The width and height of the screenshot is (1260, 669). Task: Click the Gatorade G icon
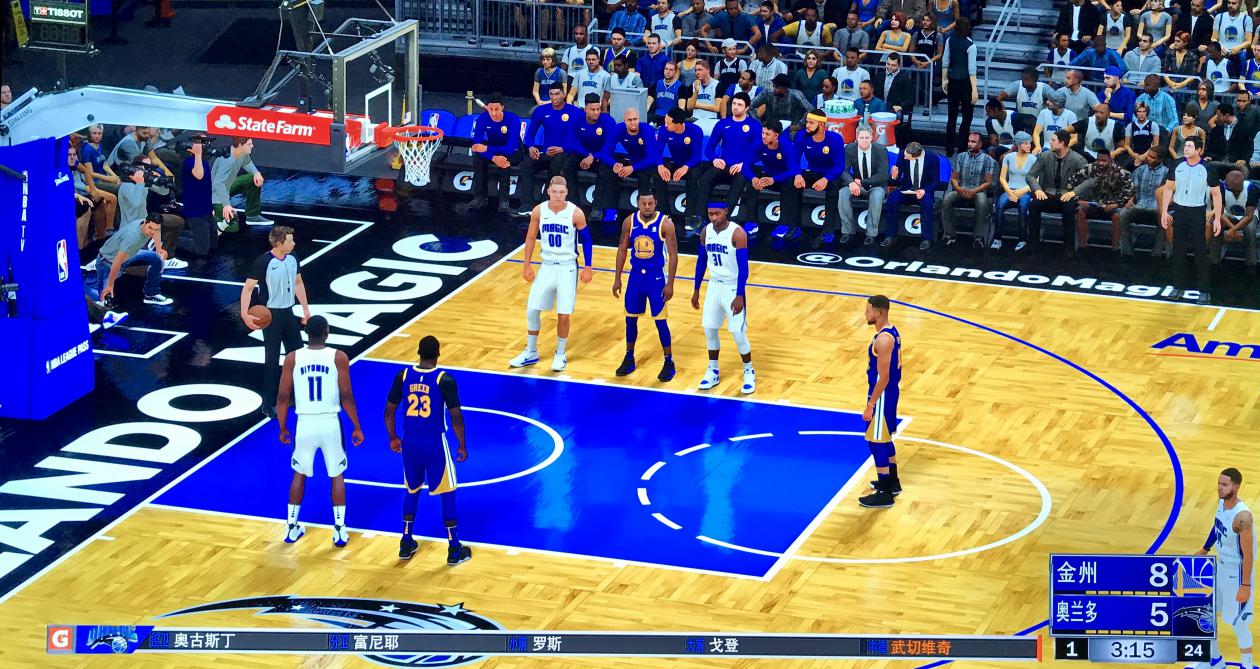click(x=61, y=639)
